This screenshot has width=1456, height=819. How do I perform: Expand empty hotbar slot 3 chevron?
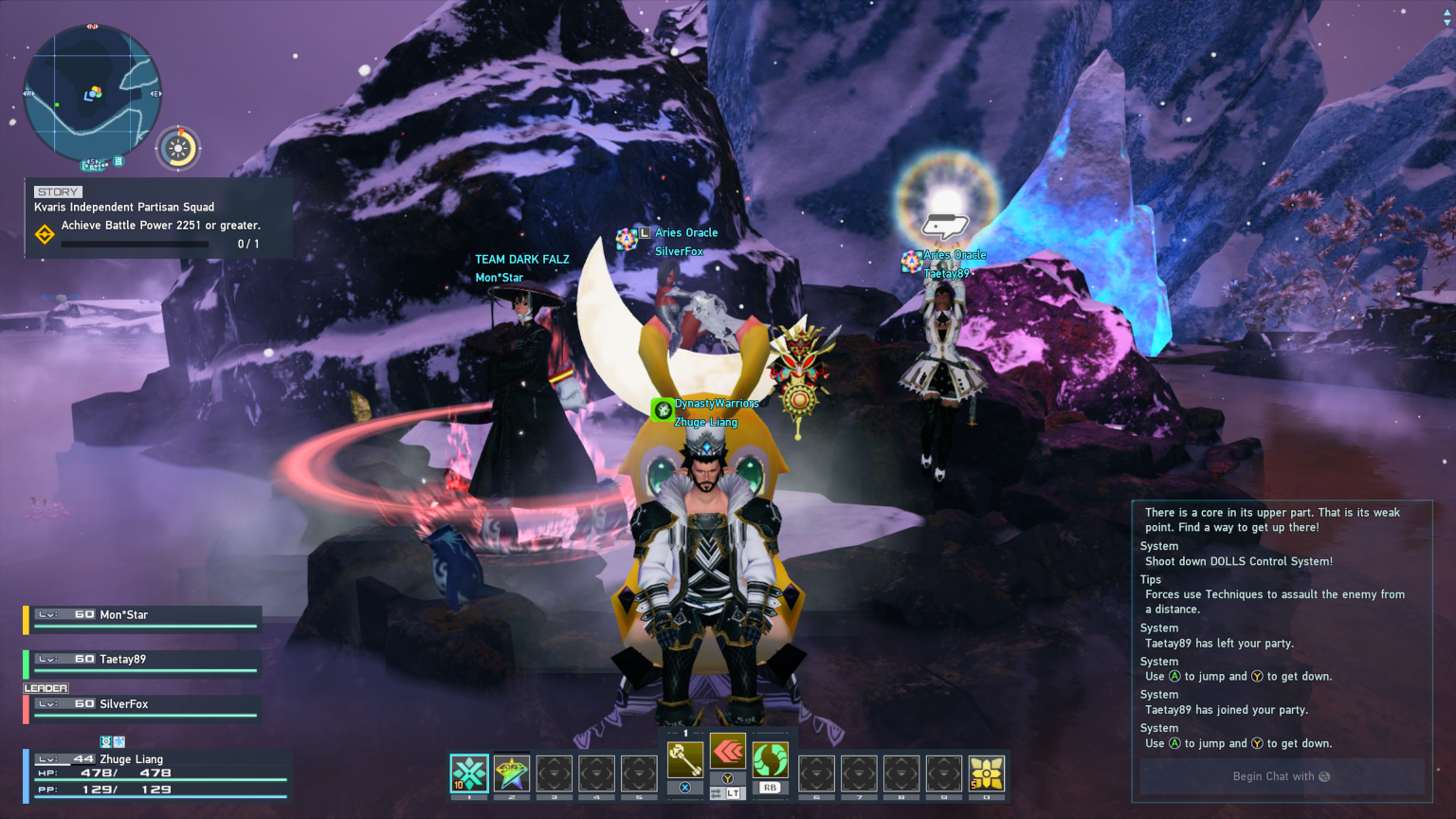coord(554,774)
